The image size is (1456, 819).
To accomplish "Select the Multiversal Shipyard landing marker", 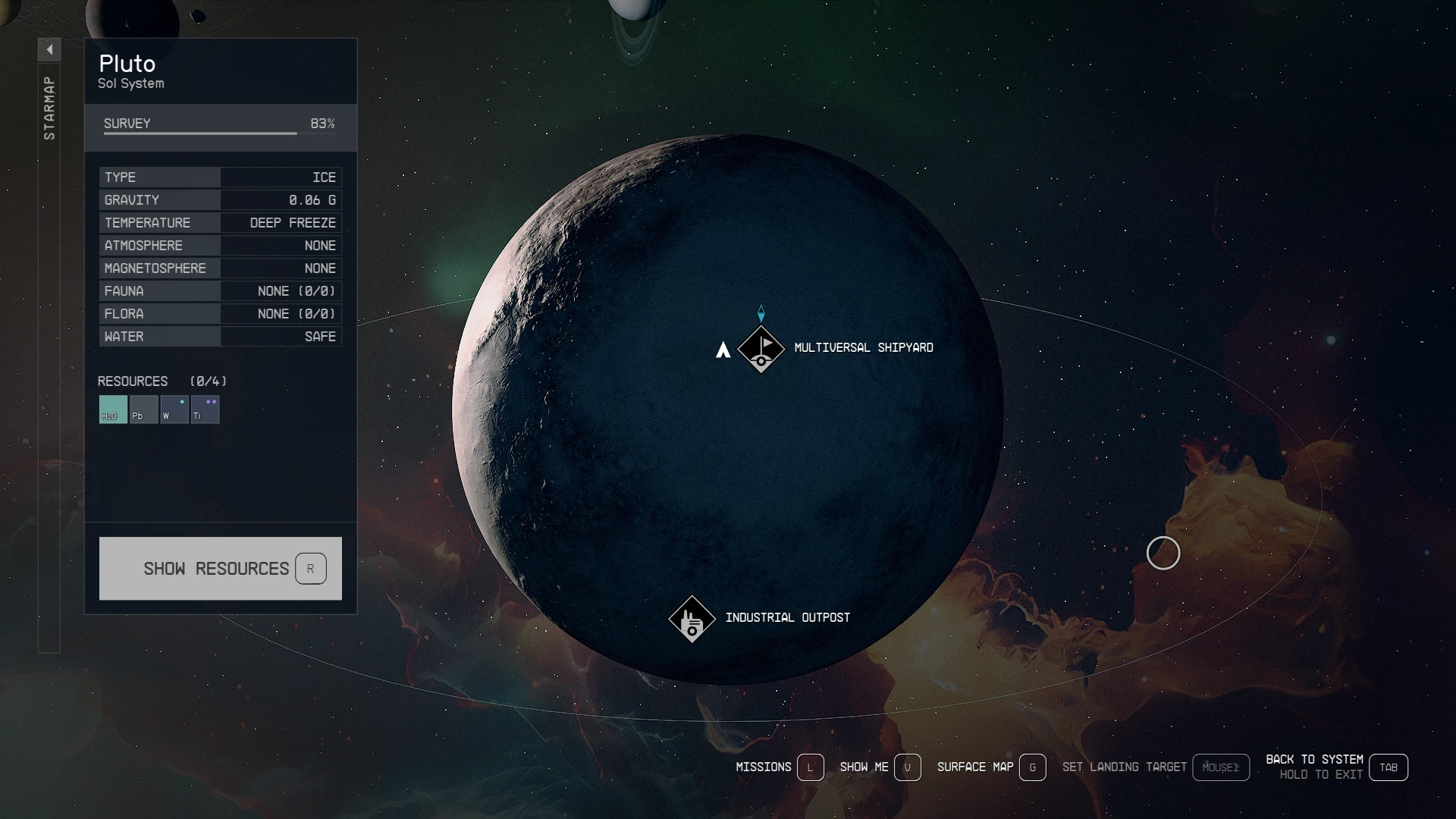I will click(x=761, y=349).
